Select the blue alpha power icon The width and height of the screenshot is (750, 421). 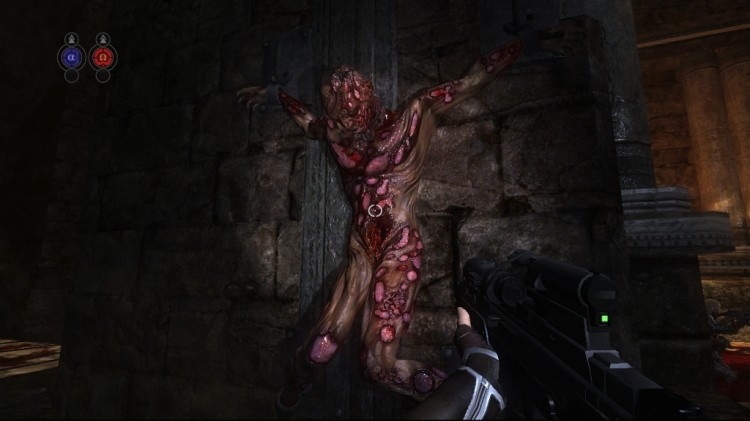click(x=71, y=57)
